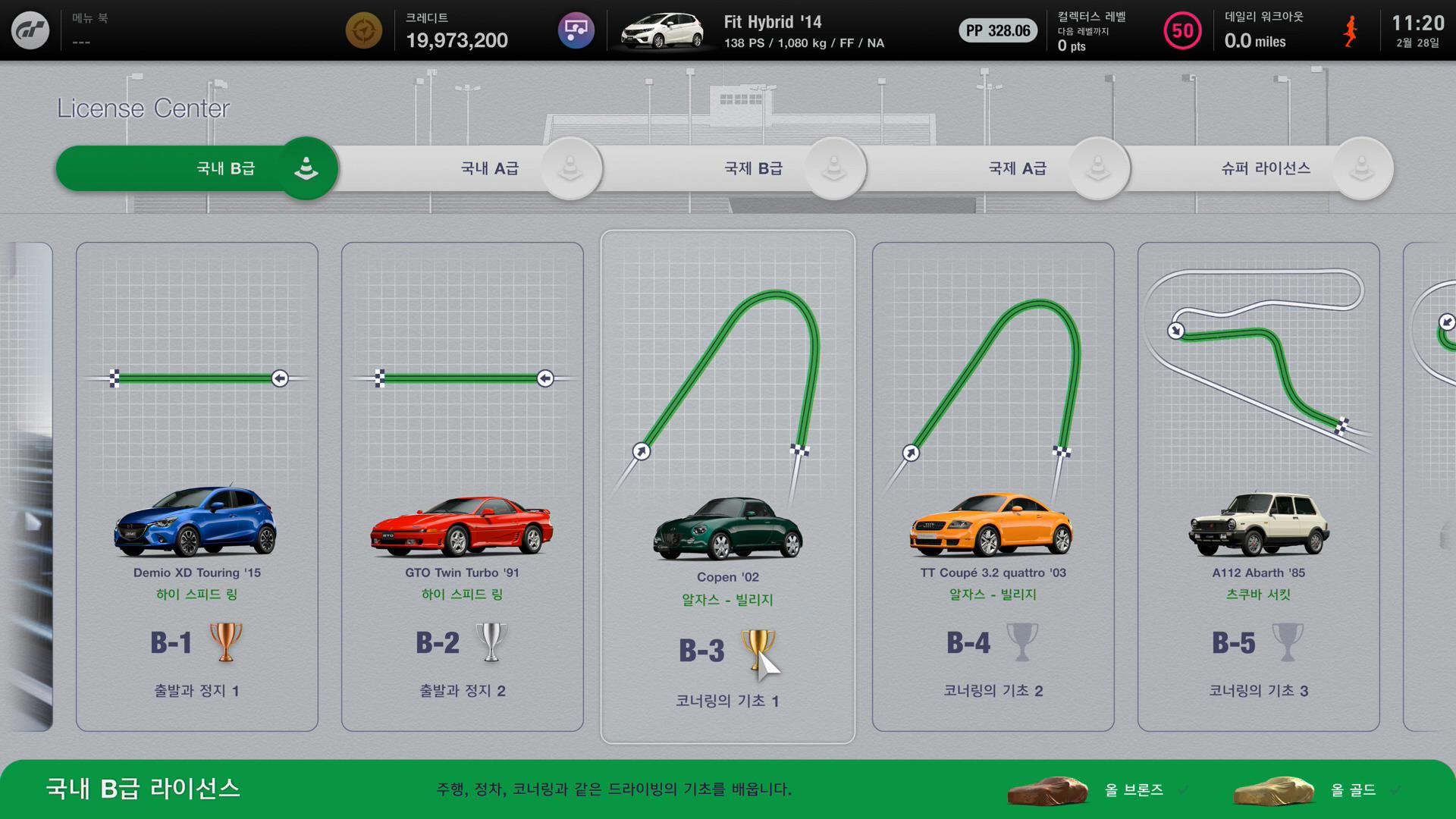Image resolution: width=1456 pixels, height=819 pixels.
Task: Choose the B-5 A112 Abarth test card
Action: click(x=1259, y=486)
